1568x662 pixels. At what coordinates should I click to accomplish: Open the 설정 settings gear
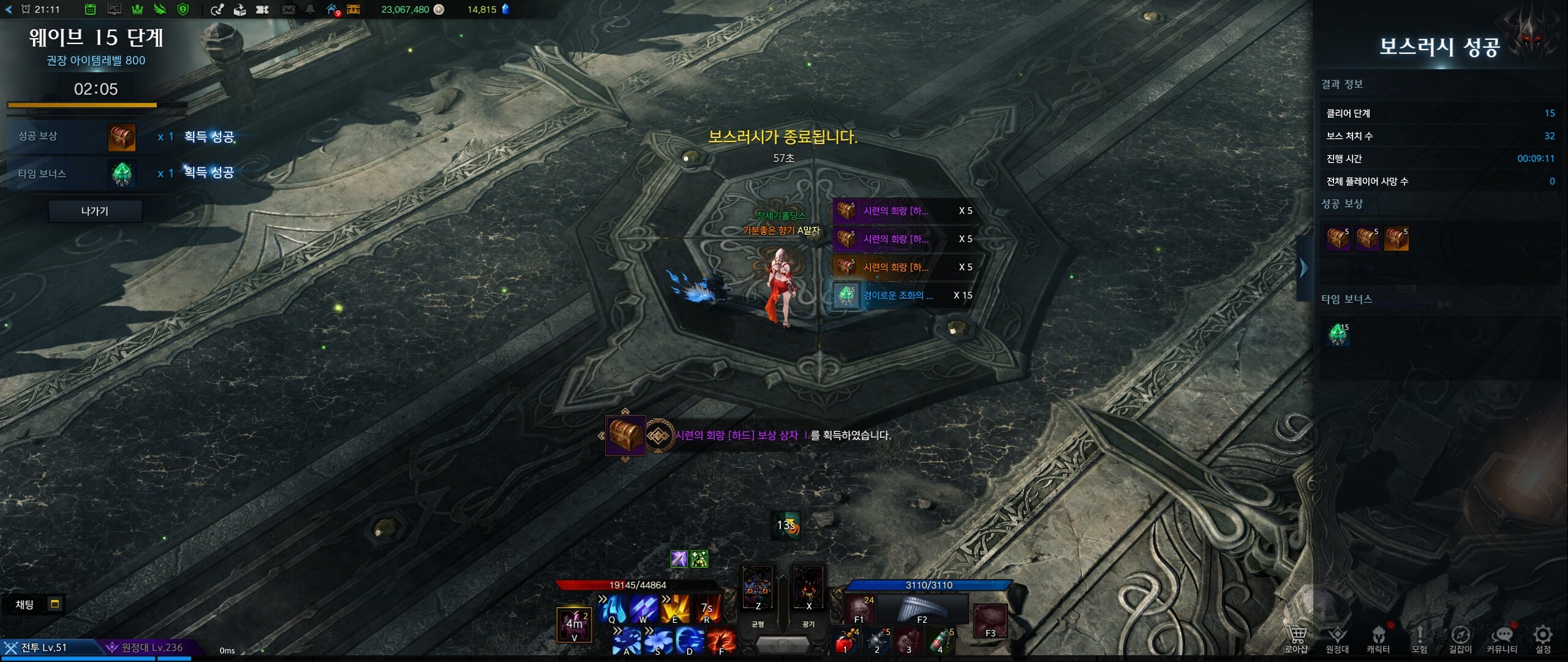(x=1543, y=639)
